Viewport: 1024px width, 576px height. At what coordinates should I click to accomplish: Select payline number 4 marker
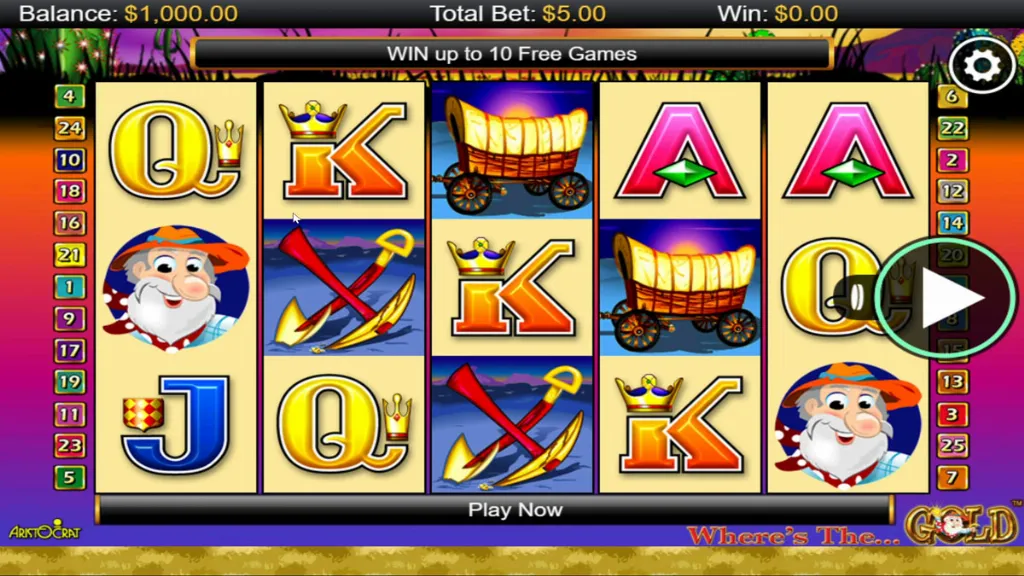70,97
